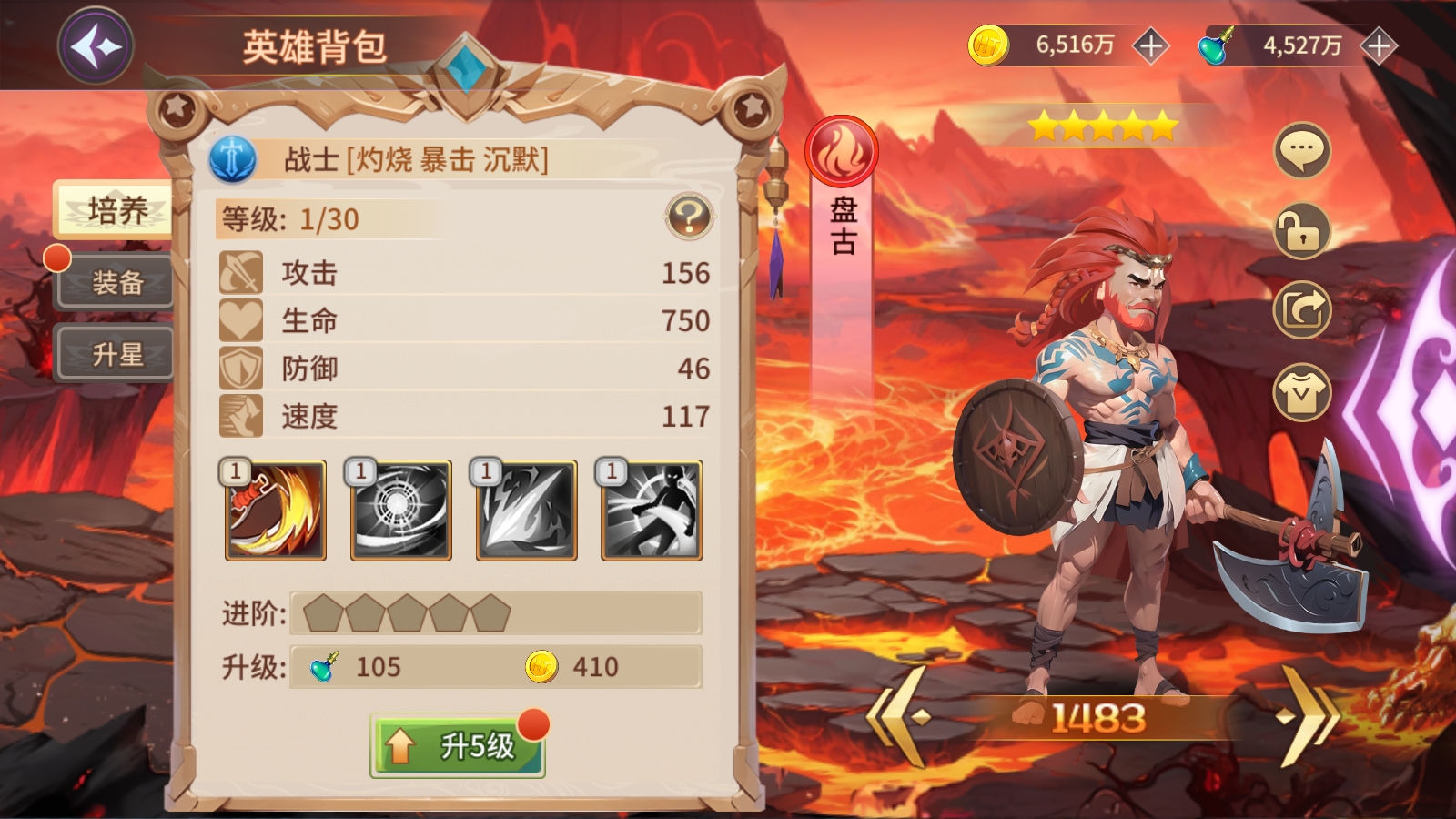This screenshot has height=819, width=1456.
Task: Select the first flaming blade skill icon
Action: [x=274, y=511]
